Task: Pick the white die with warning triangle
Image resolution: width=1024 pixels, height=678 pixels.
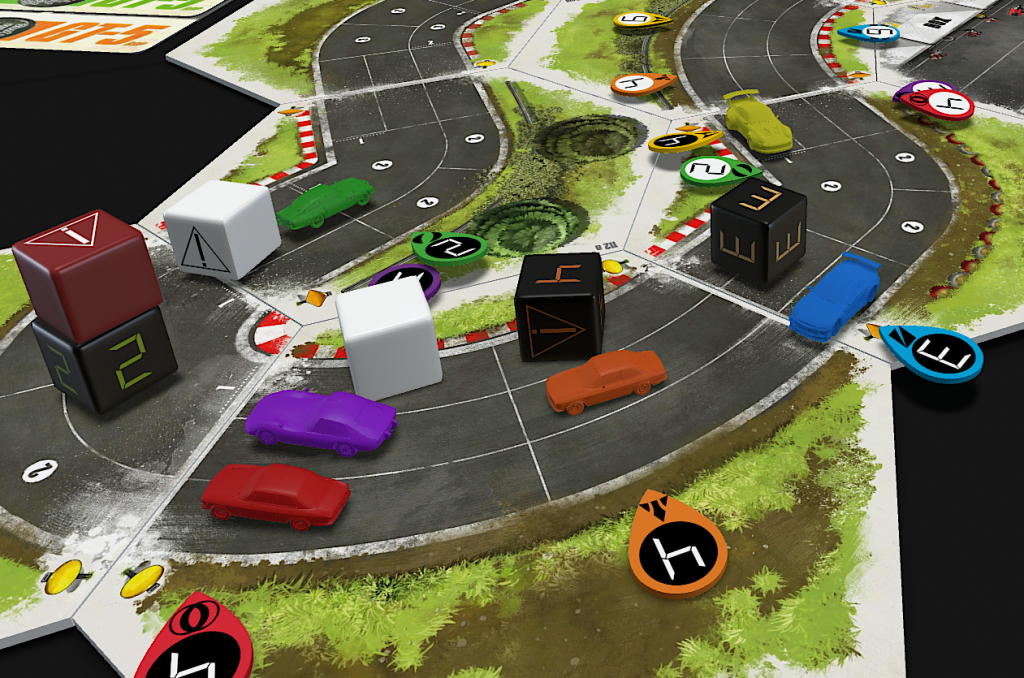Action: click(x=222, y=229)
